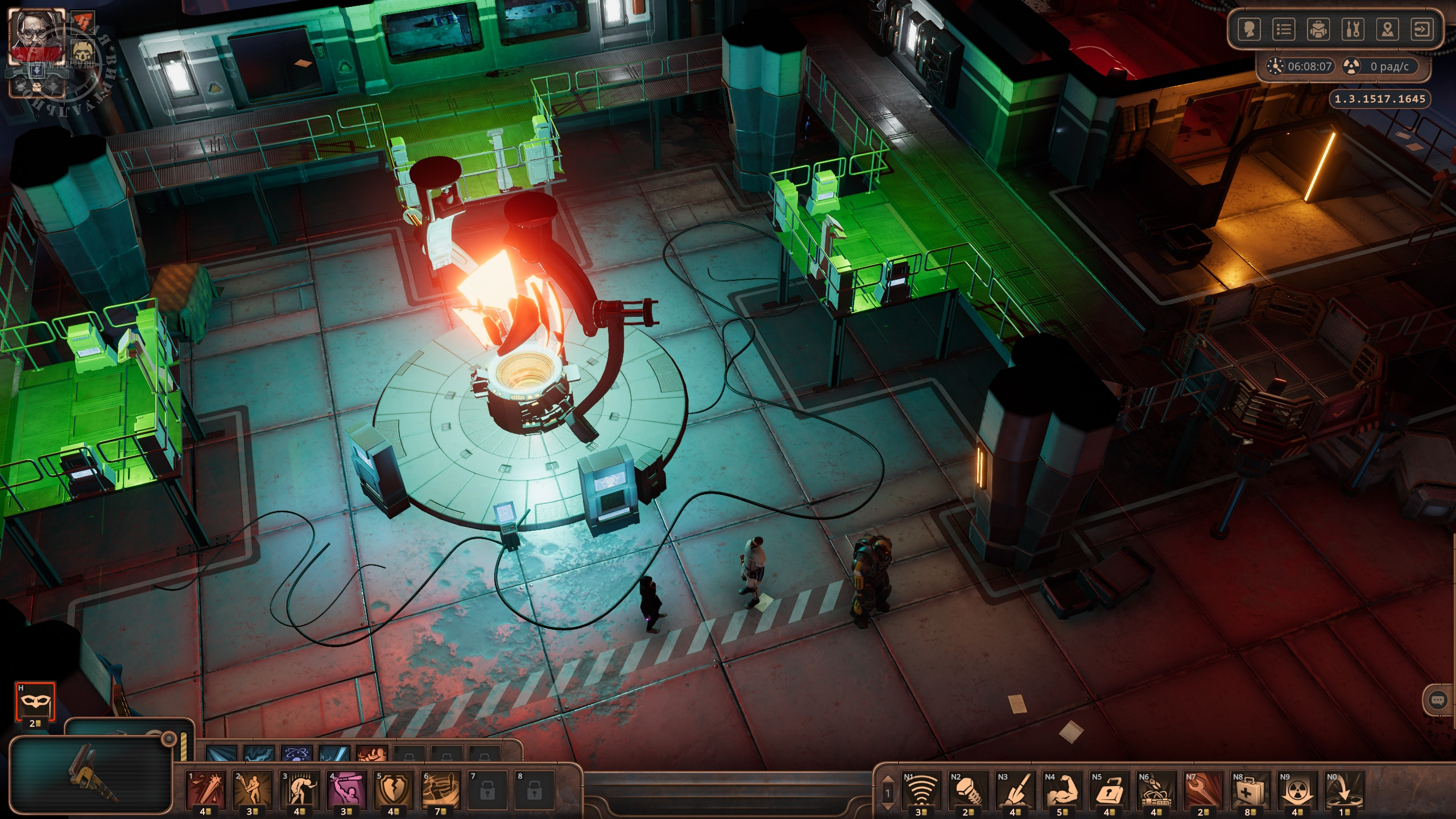The height and width of the screenshot is (819, 1456).
Task: Activate the whirlwind spin attack ability
Action: 440,789
